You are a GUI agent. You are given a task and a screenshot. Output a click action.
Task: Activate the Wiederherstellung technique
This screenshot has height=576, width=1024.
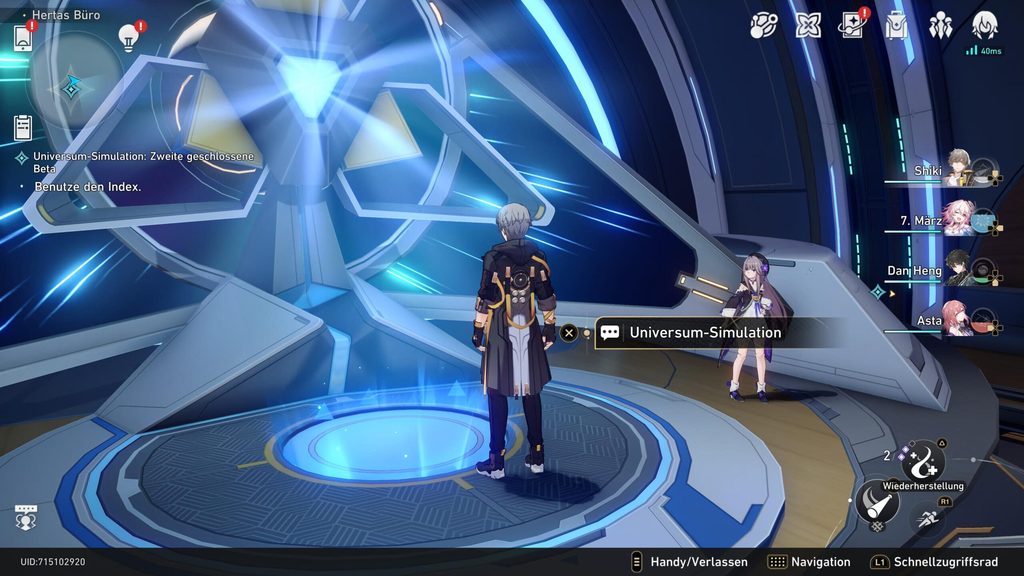pos(922,463)
